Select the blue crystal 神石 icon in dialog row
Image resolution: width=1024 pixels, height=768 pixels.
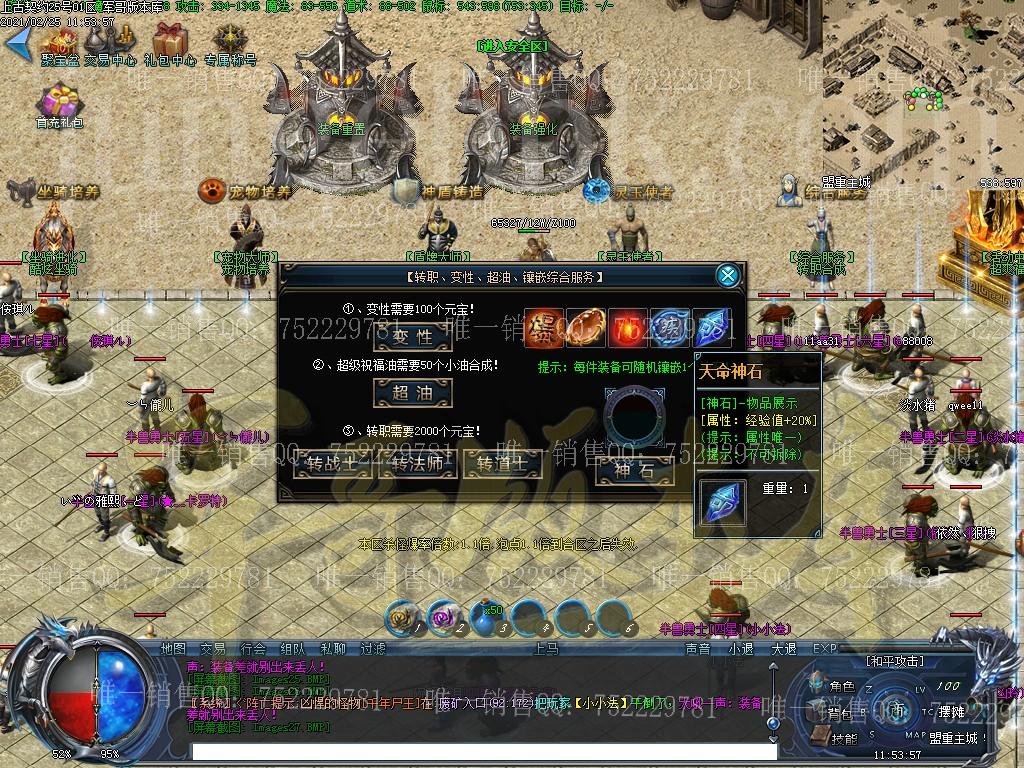[712, 329]
